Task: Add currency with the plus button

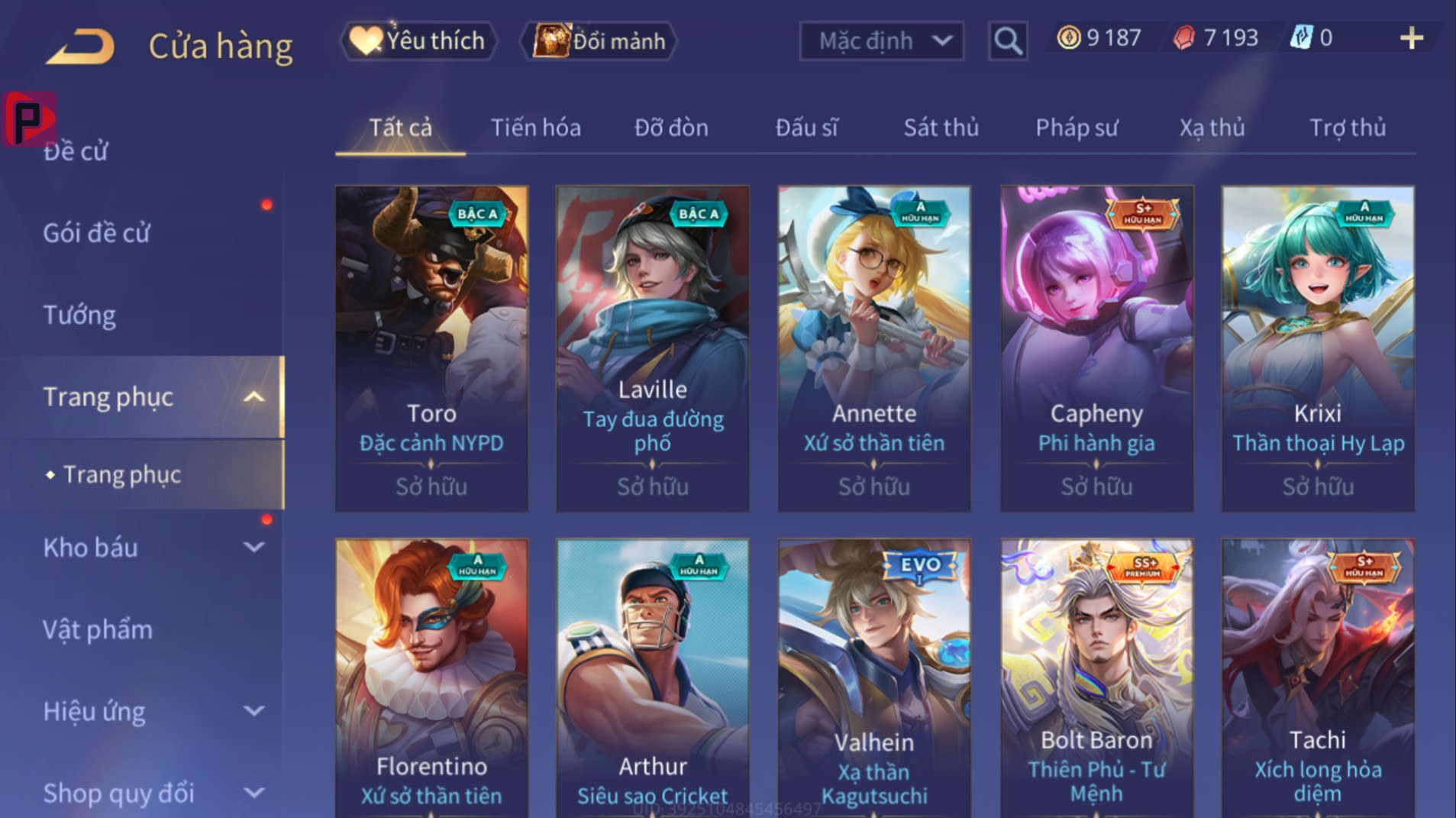Action: click(x=1411, y=38)
